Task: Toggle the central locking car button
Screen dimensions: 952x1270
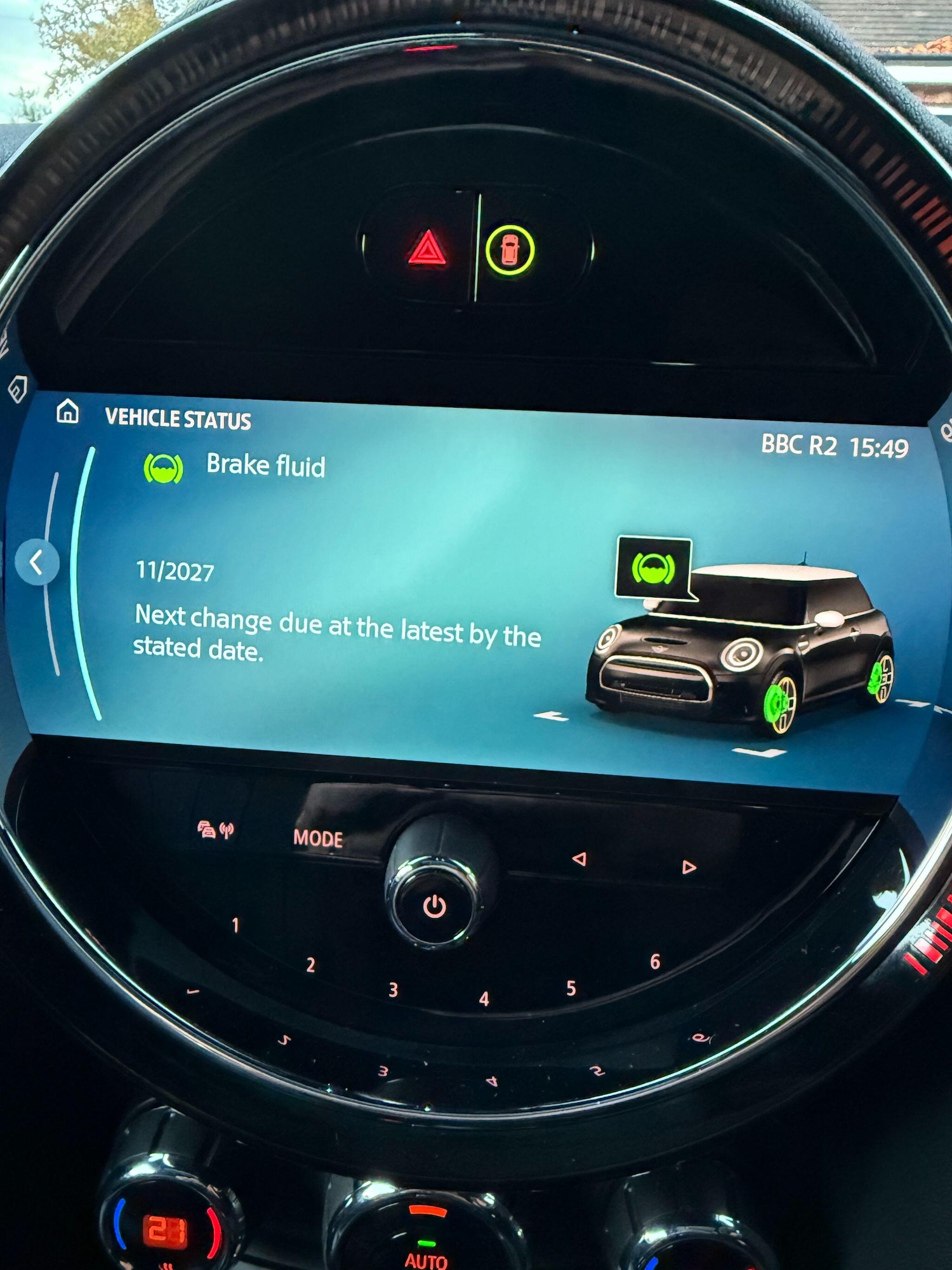Action: pyautogui.click(x=510, y=250)
